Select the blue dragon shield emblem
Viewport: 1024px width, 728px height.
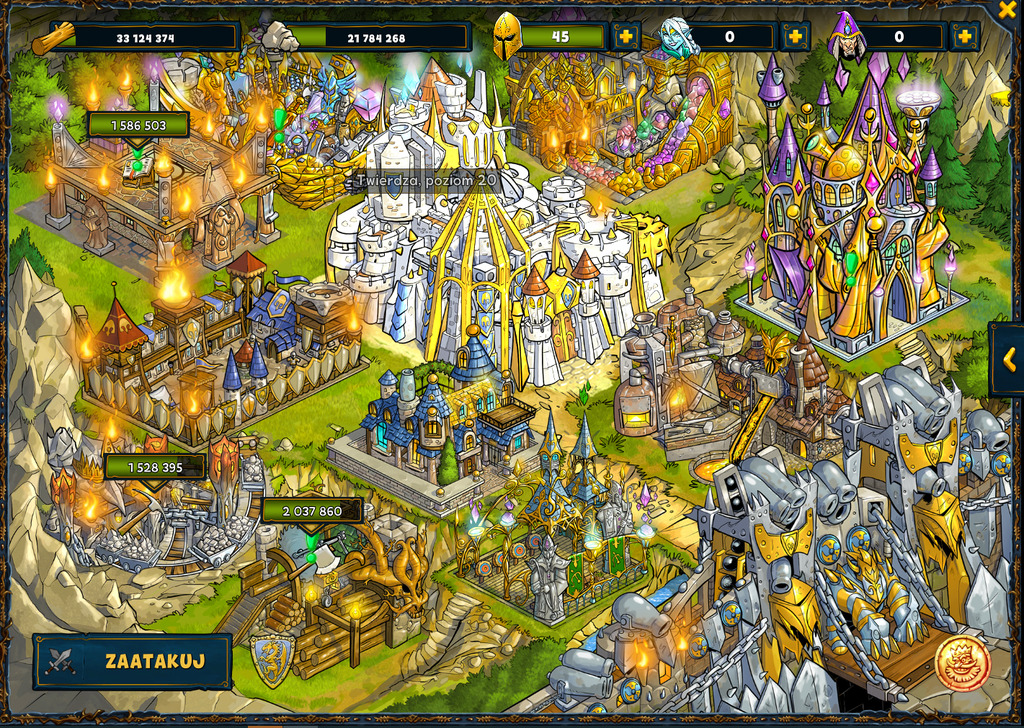(273, 659)
